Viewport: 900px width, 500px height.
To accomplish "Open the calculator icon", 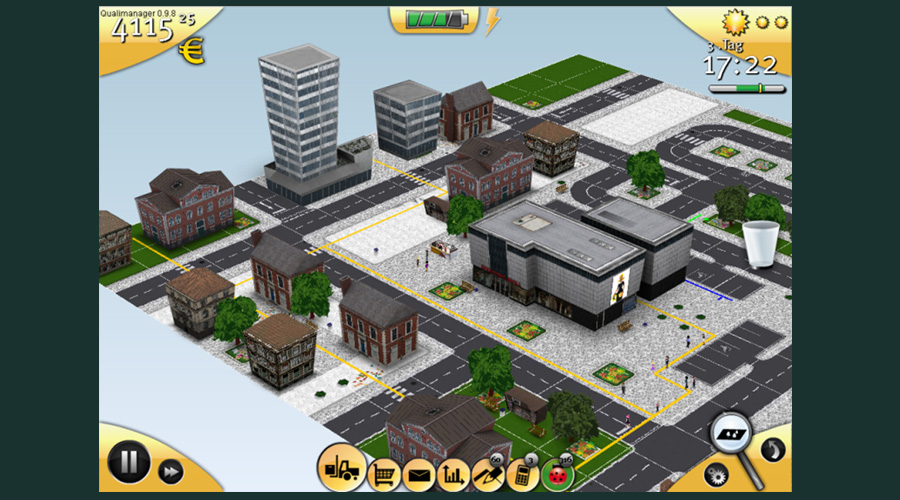I will 521,474.
